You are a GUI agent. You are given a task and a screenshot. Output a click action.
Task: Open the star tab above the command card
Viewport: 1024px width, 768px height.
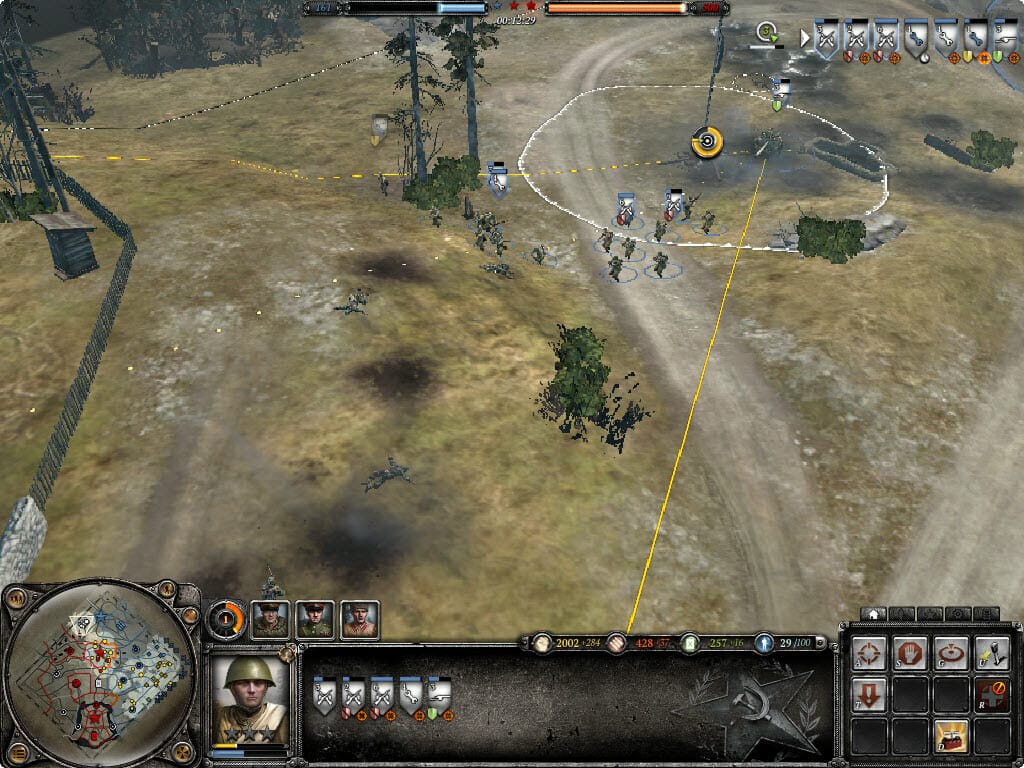[x=929, y=613]
